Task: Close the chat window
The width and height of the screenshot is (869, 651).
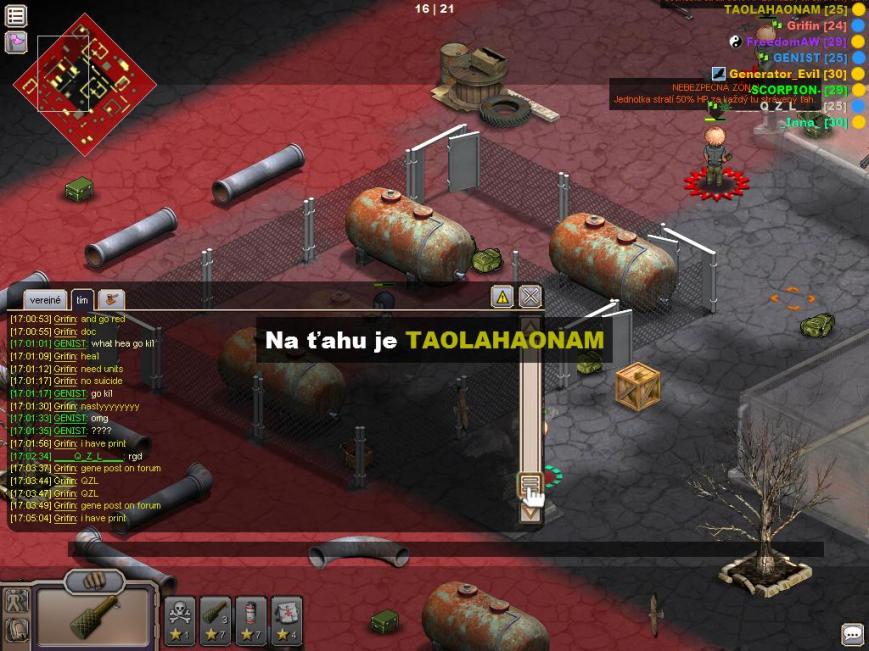Action: point(530,296)
